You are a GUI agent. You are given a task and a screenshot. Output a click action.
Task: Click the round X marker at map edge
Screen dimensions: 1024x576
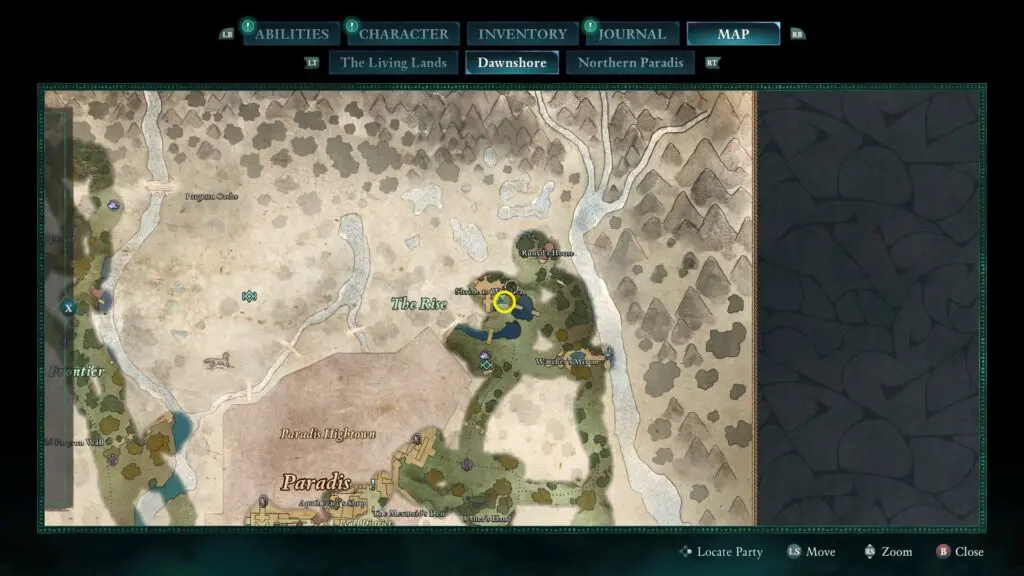pyautogui.click(x=68, y=308)
